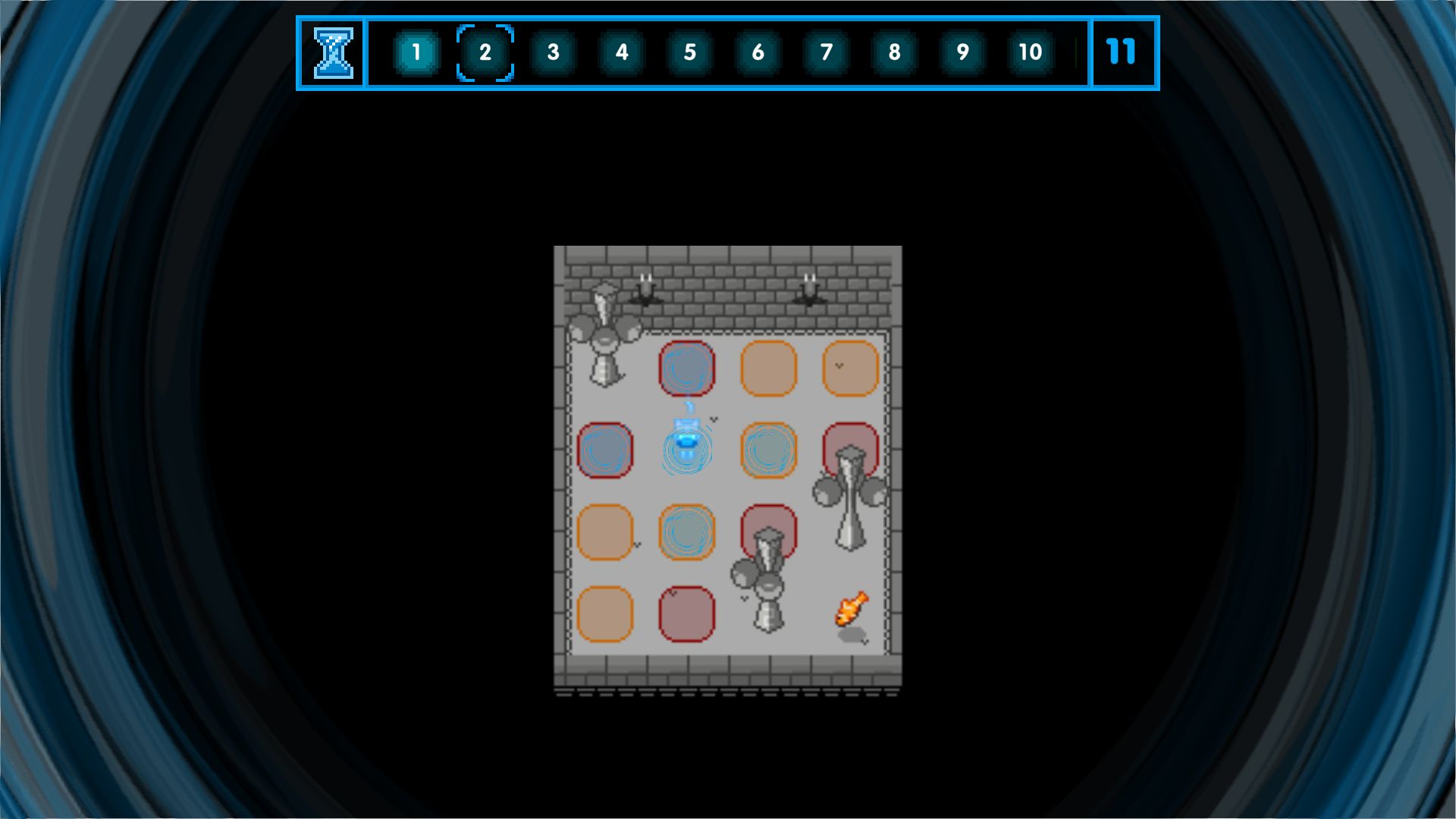Click the small arrow on the top-right orange tile
The width and height of the screenshot is (1456, 819).
click(x=837, y=365)
